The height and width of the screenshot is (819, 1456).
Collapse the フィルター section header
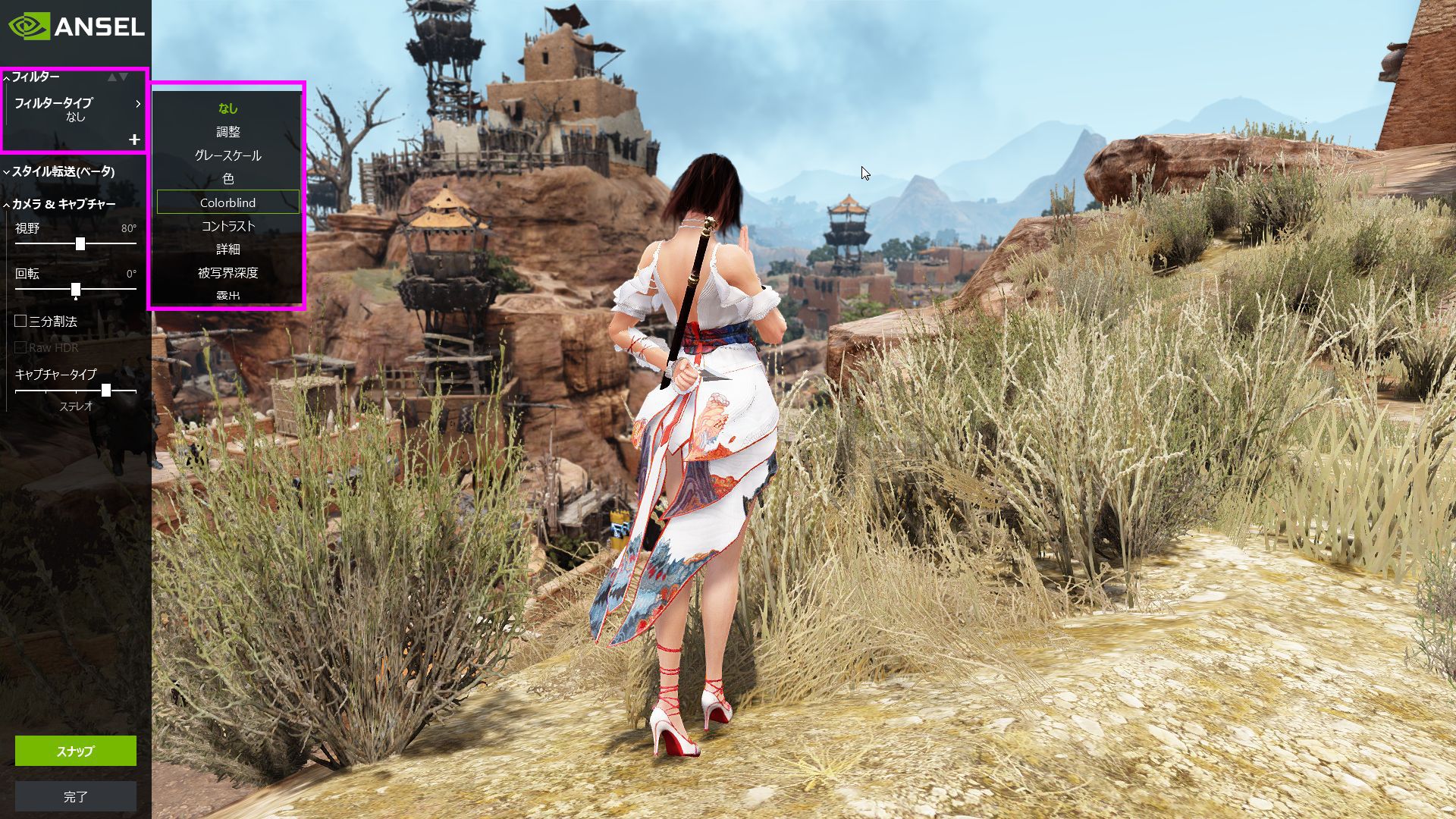35,77
